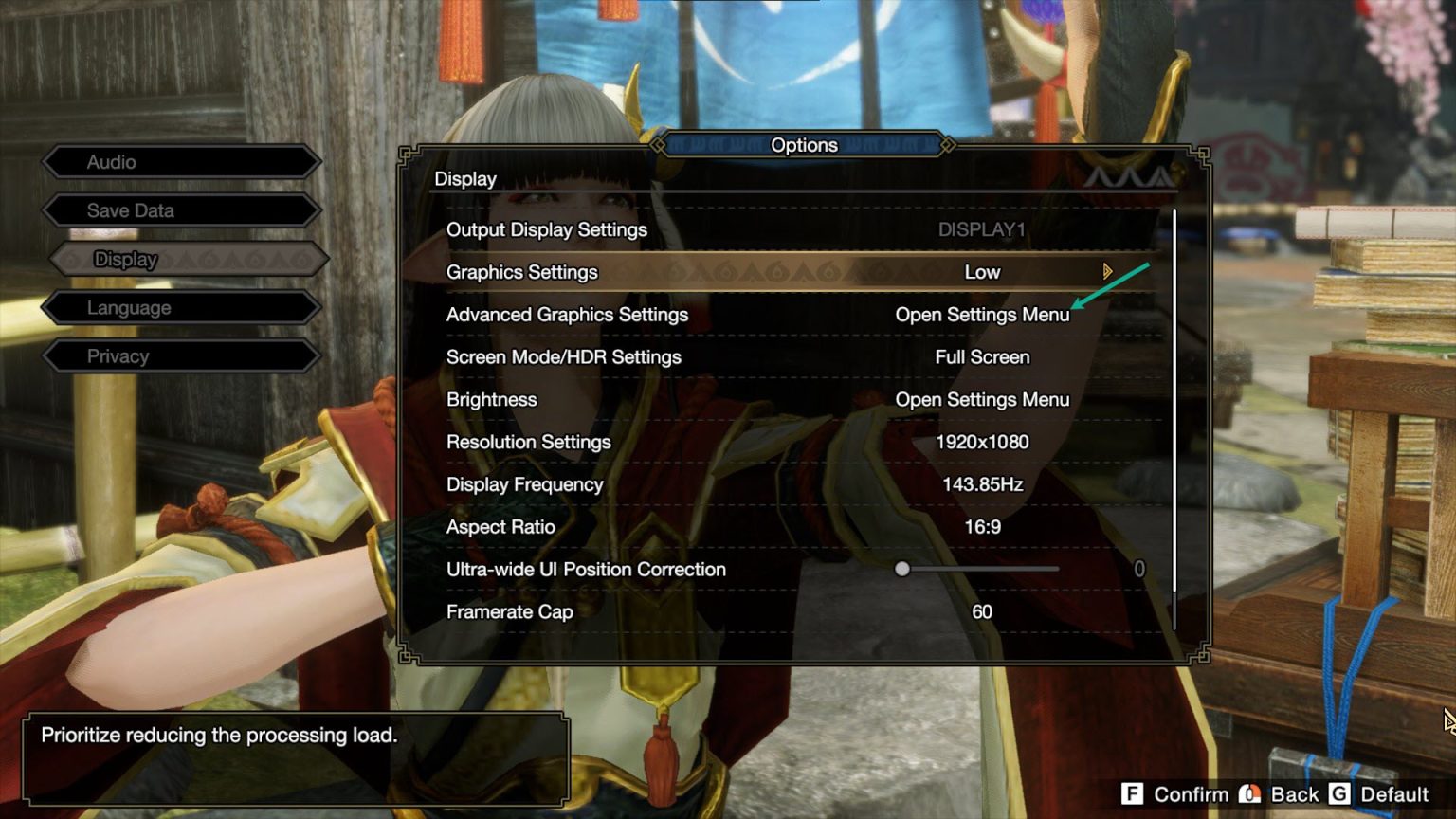Viewport: 1456px width, 819px height.
Task: Select the Display section in the sidebar
Action: click(180, 259)
